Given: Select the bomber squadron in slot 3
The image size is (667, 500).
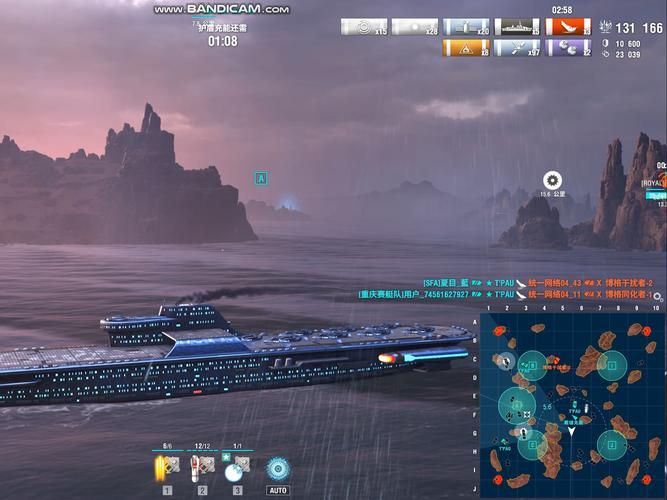Looking at the screenshot, I should click(x=237, y=467).
